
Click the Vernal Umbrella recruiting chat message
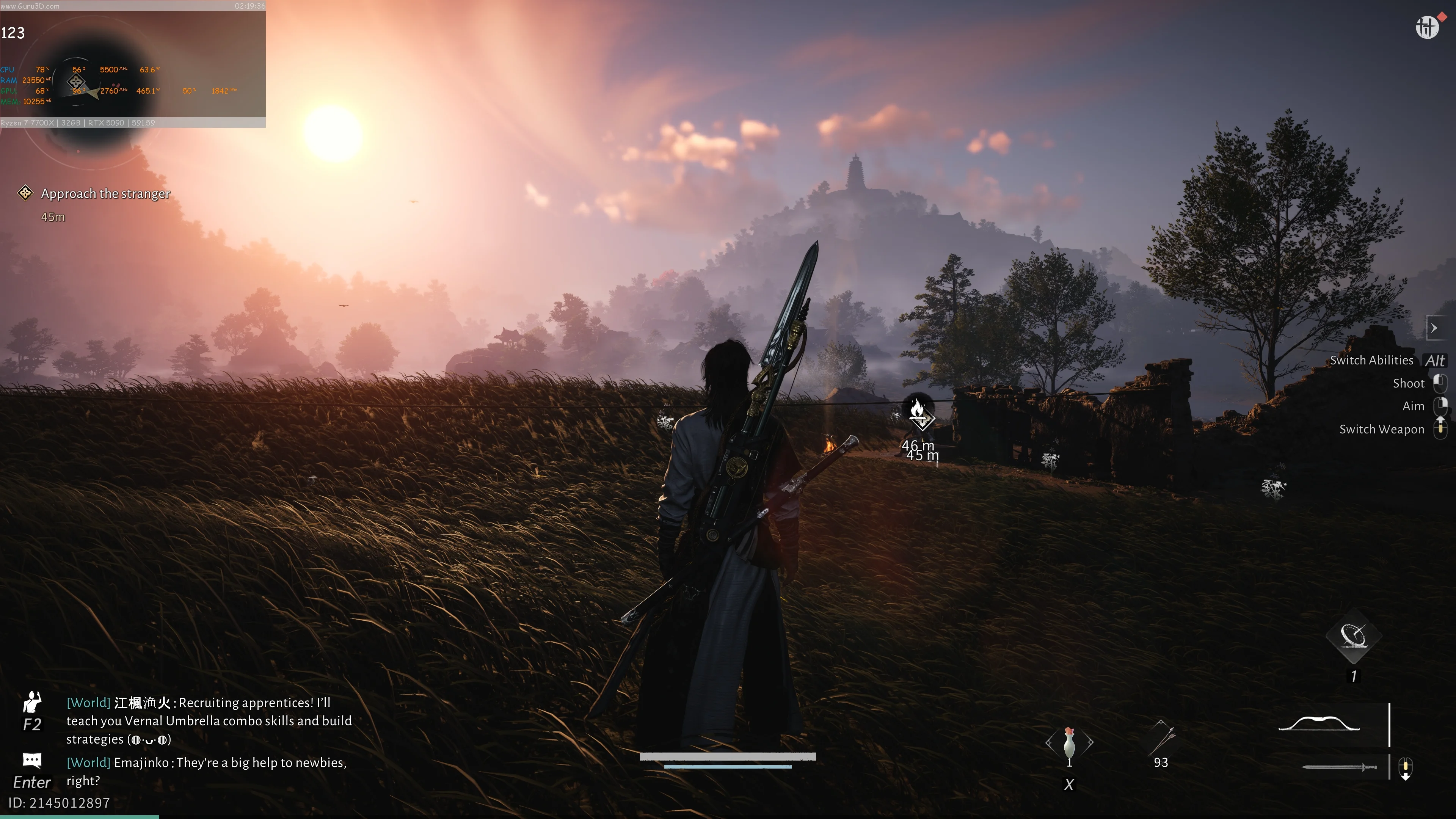point(209,721)
